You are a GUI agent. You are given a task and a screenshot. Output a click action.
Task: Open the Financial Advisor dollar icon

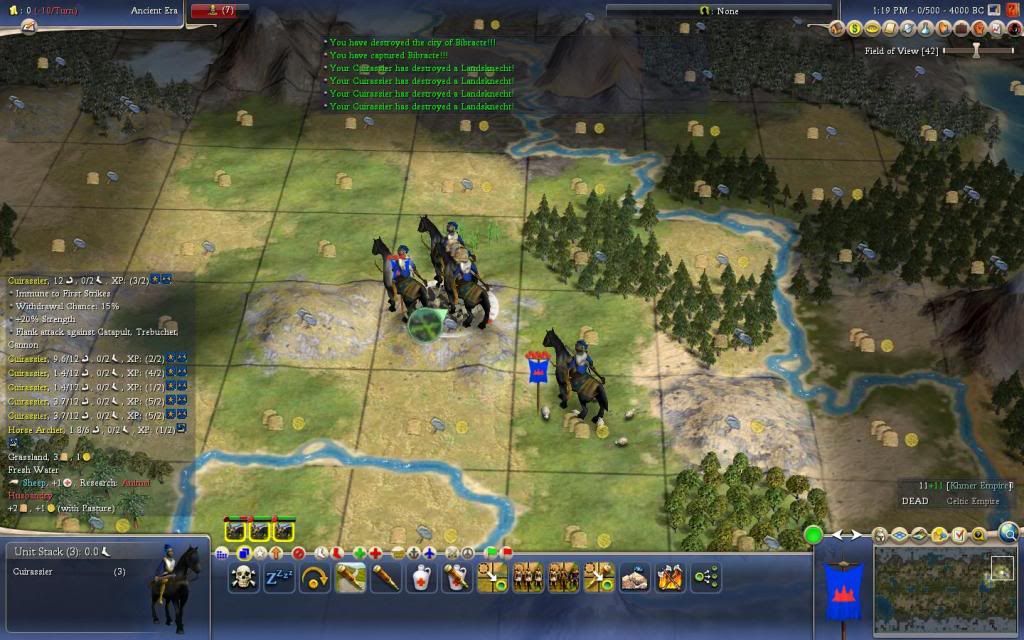click(856, 29)
